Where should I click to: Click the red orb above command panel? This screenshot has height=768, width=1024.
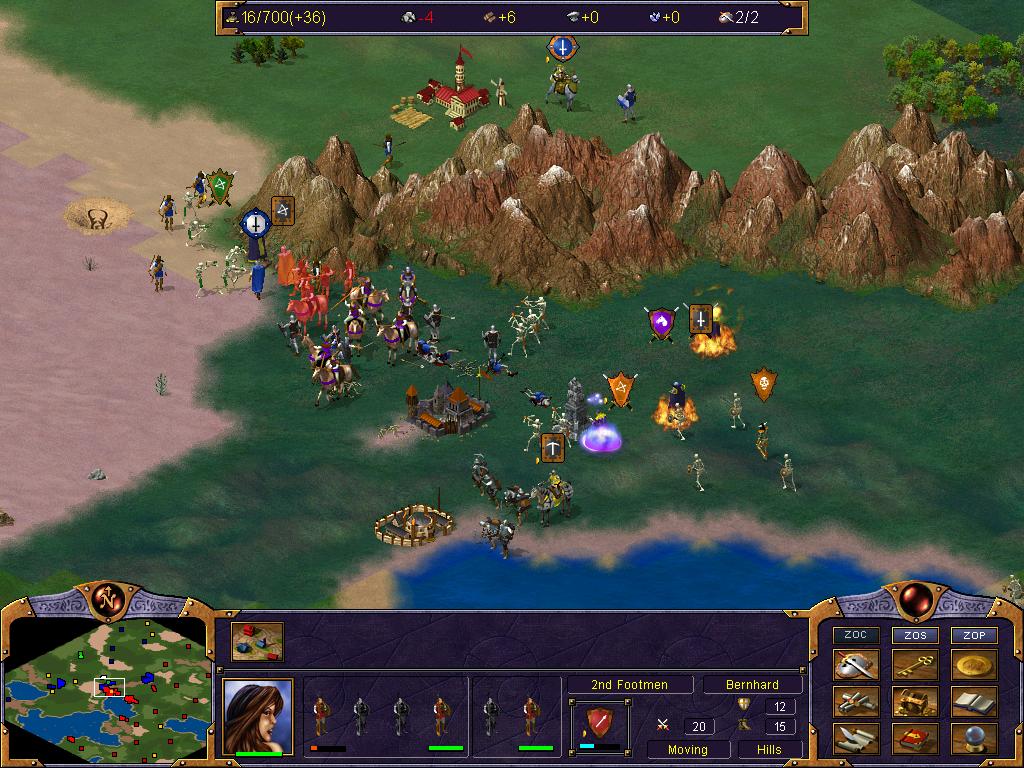[x=914, y=600]
